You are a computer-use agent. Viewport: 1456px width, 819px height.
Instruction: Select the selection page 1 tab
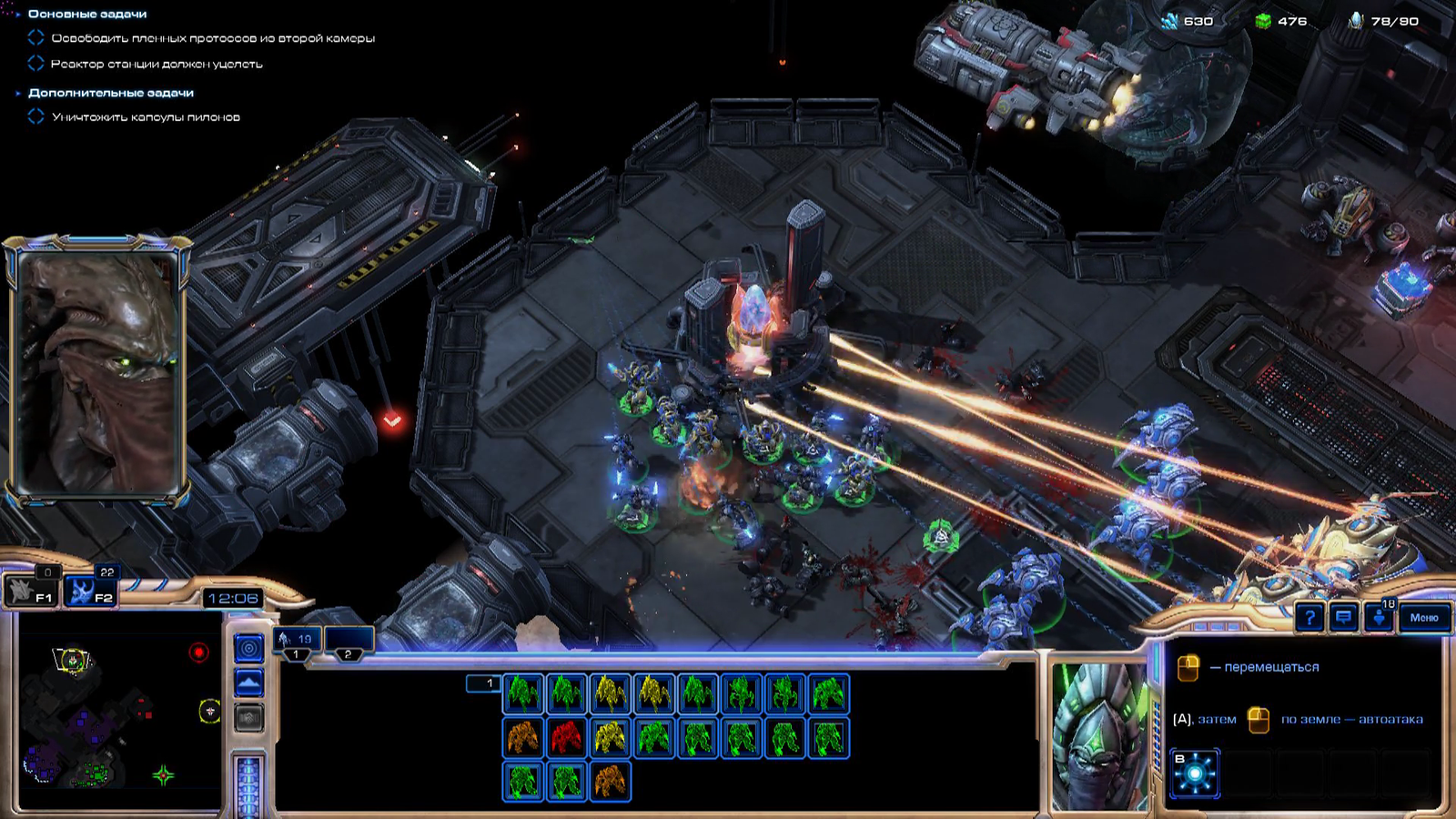(x=484, y=683)
